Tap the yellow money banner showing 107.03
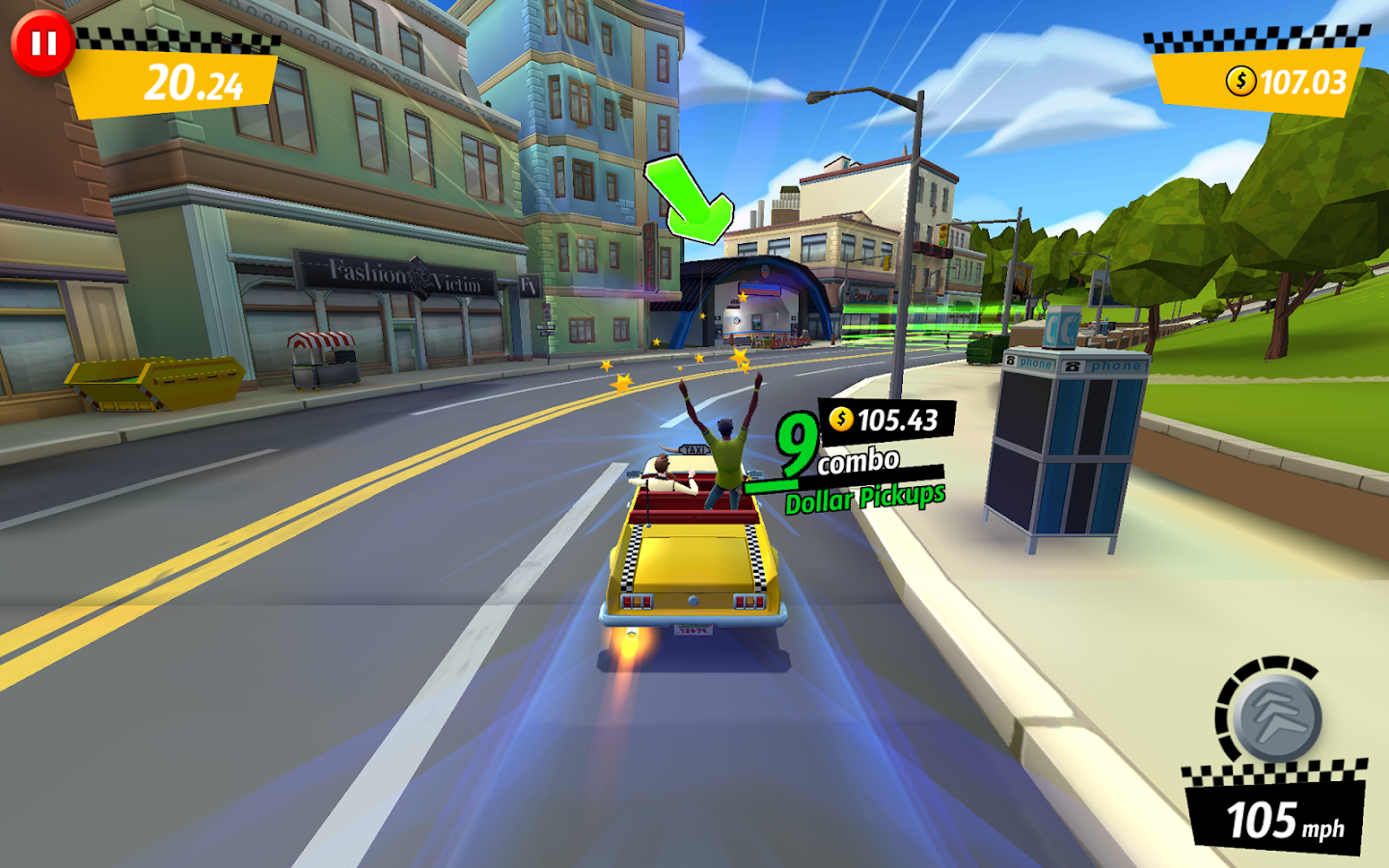The image size is (1389, 868). (1254, 84)
